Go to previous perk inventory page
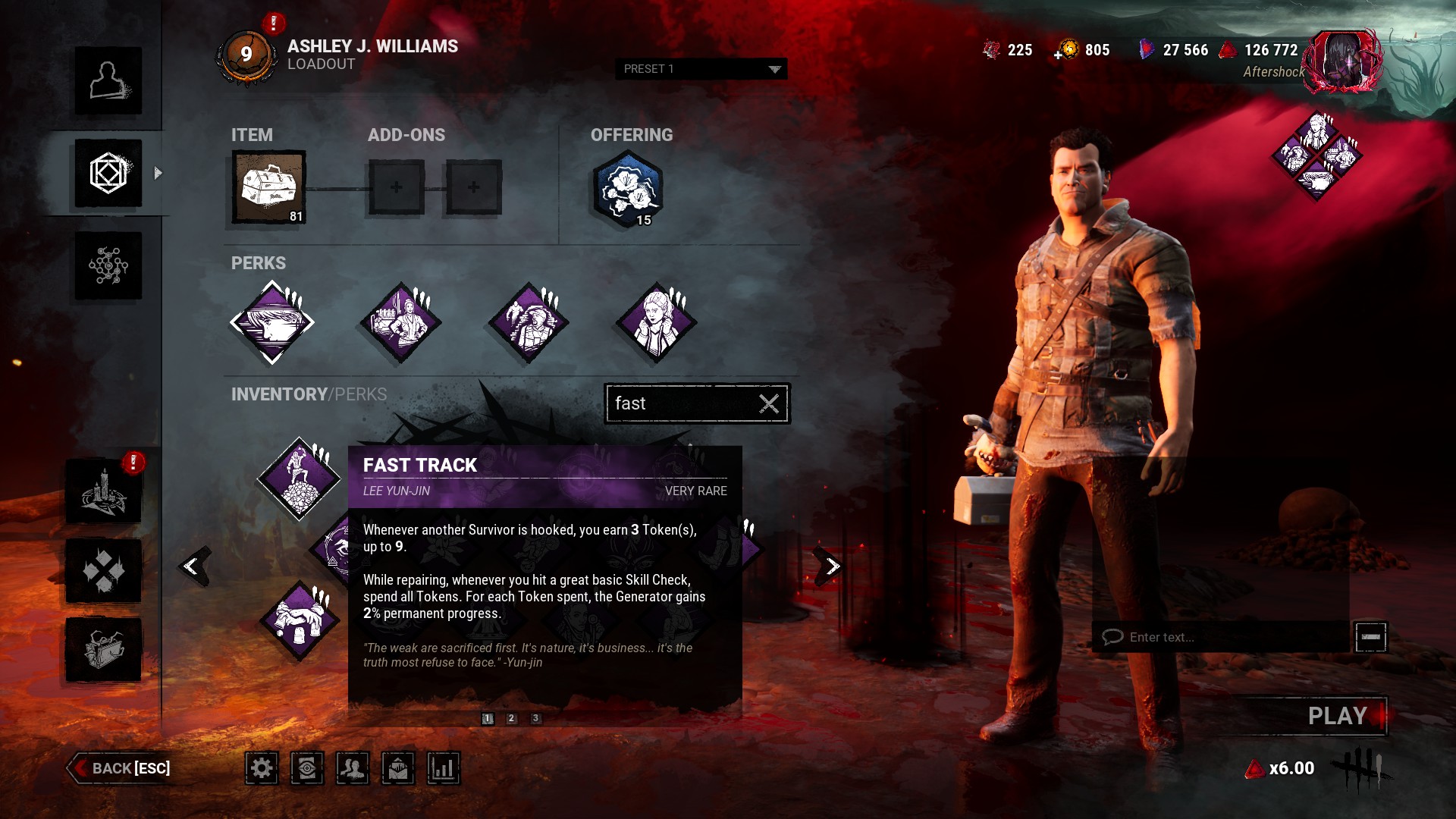This screenshot has width=1456, height=819. (193, 566)
